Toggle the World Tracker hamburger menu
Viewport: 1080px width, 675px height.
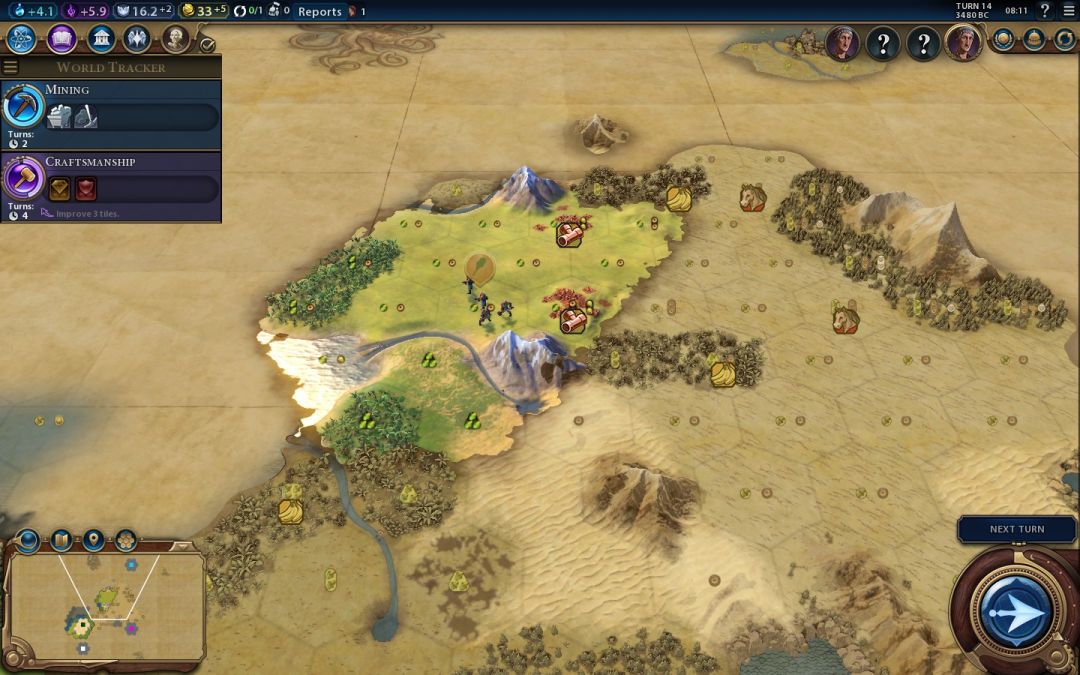click(10, 67)
